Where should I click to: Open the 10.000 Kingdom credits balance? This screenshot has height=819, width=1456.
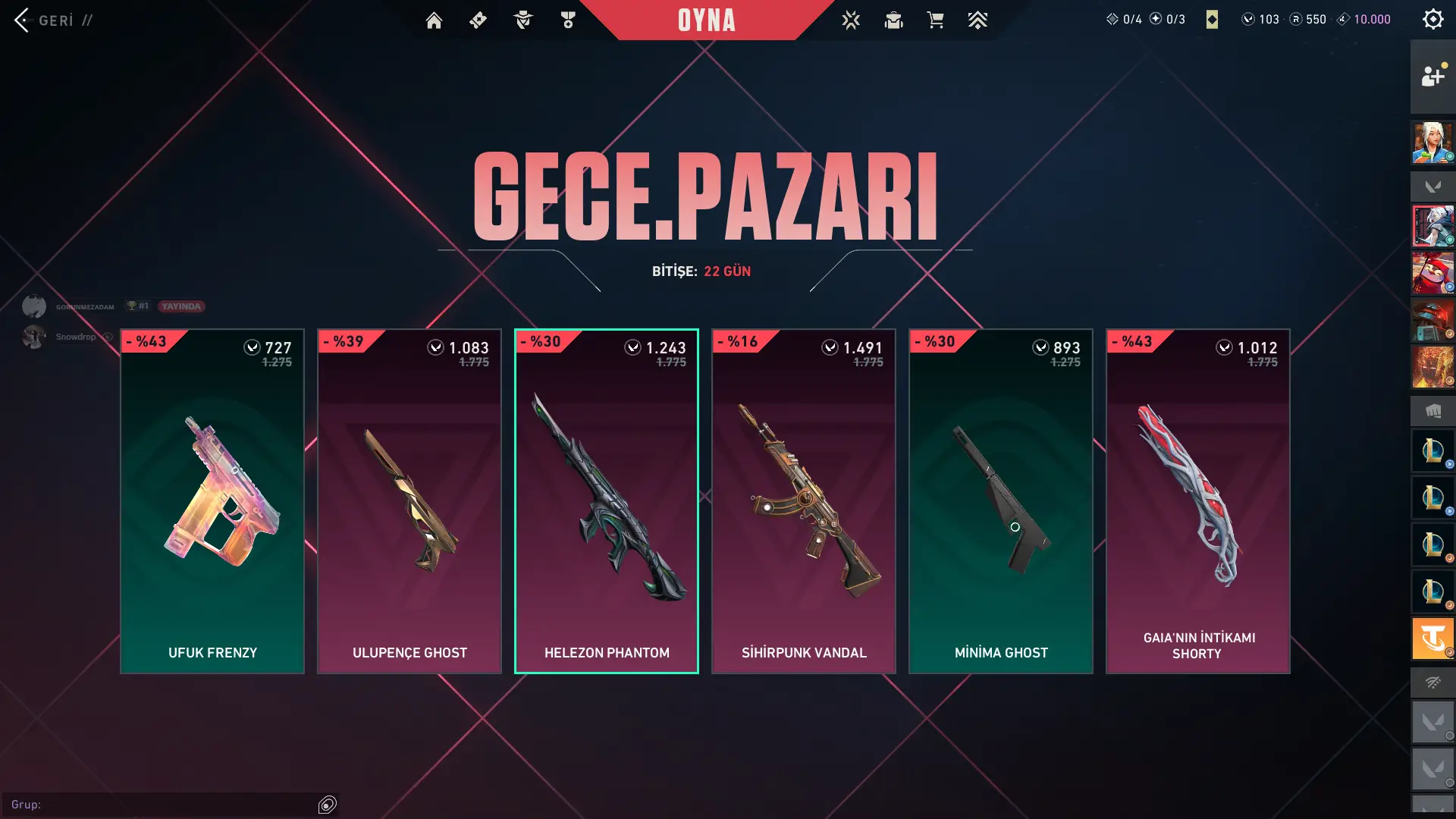point(1363,20)
